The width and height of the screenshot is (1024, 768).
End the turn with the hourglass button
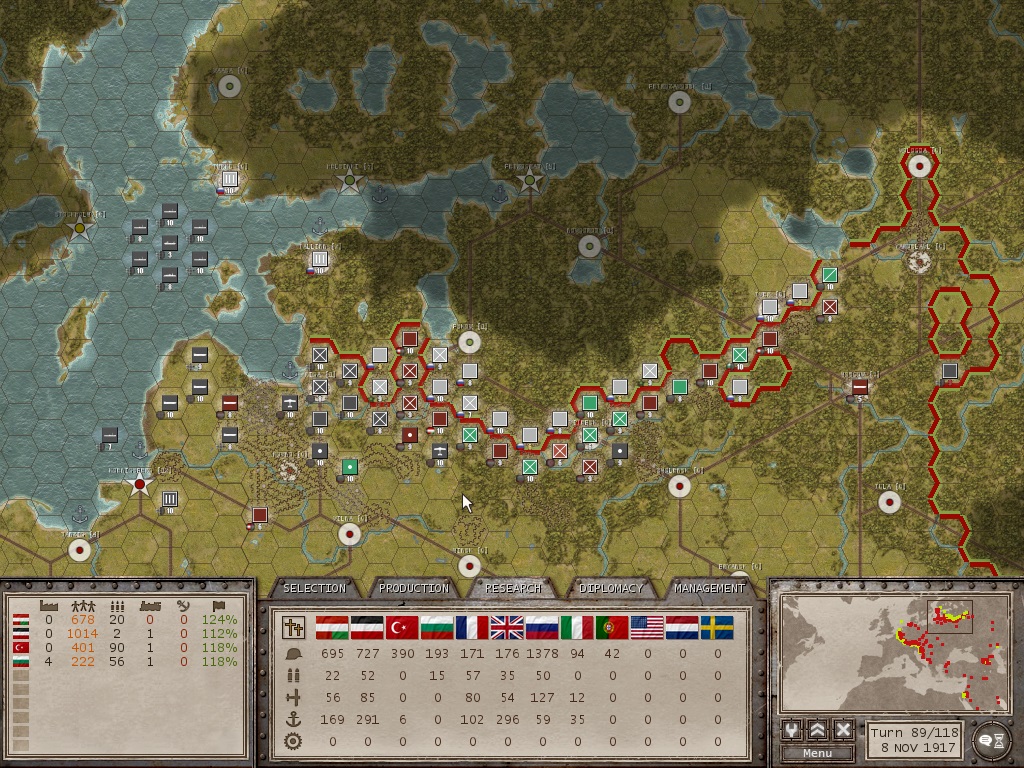pyautogui.click(x=991, y=740)
